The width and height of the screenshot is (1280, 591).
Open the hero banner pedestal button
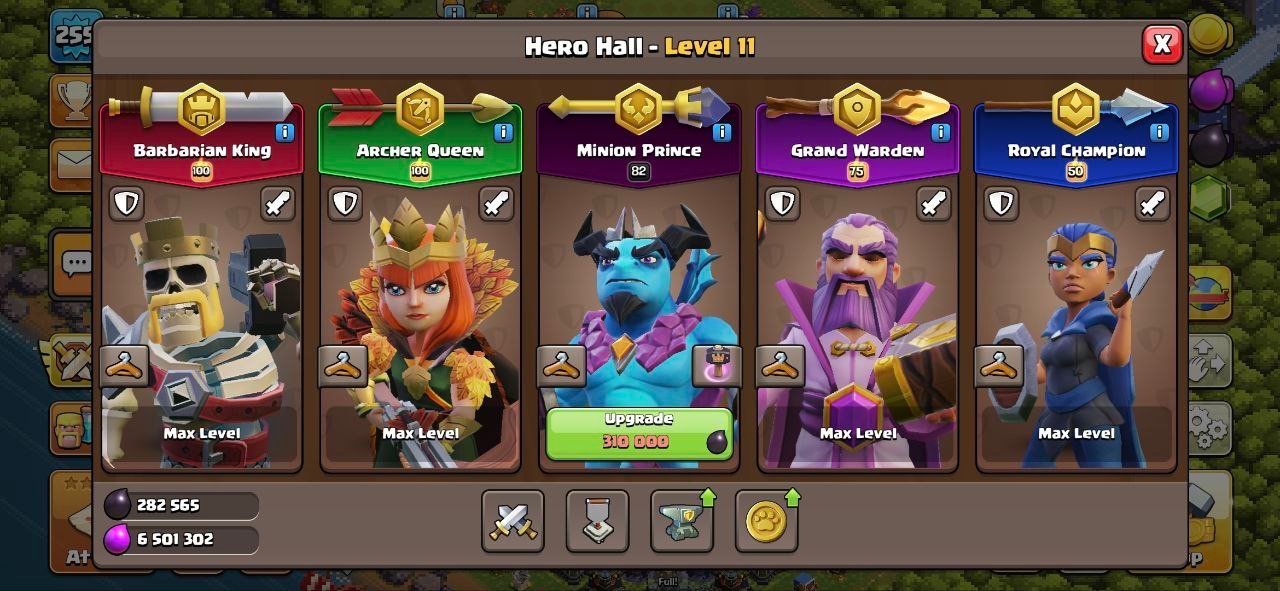[597, 521]
